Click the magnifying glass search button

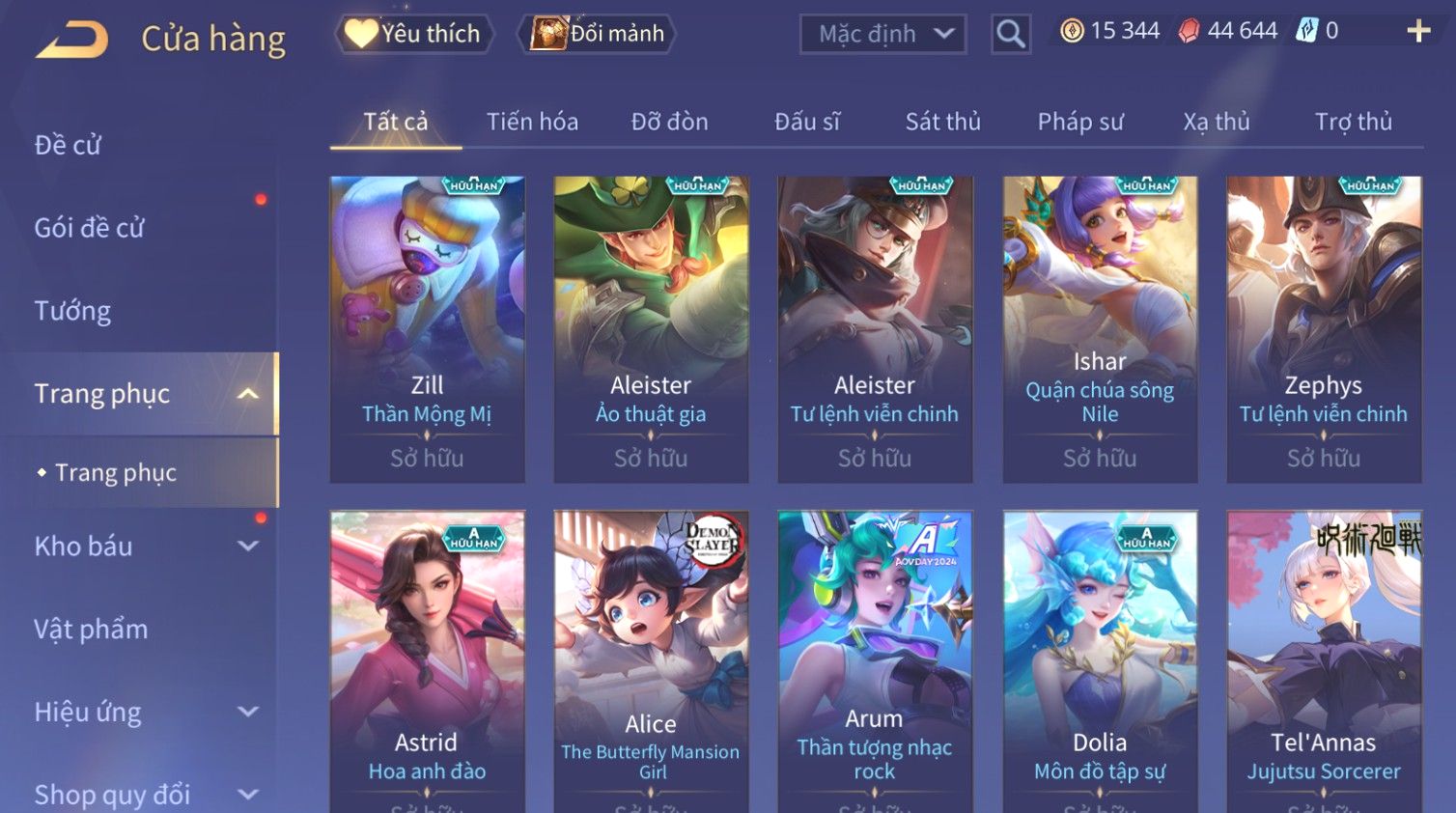point(1011,35)
